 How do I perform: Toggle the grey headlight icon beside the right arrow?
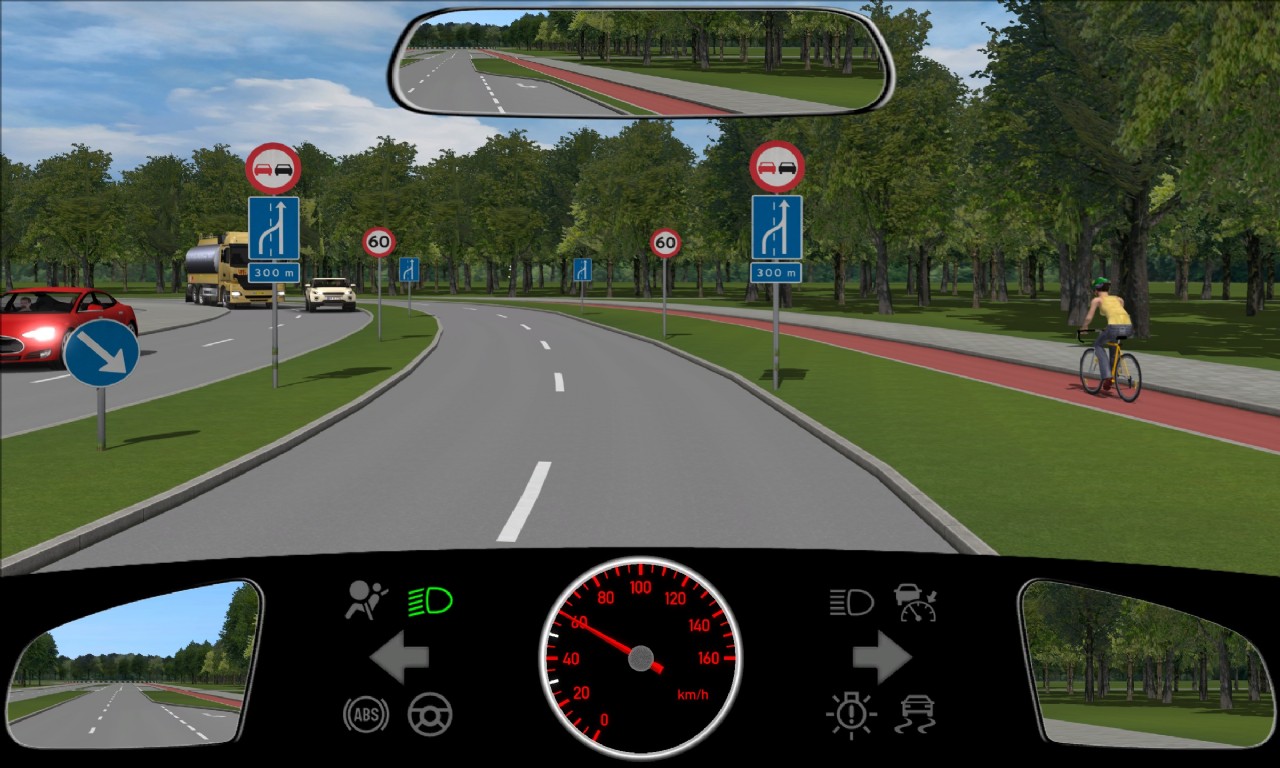pos(851,602)
